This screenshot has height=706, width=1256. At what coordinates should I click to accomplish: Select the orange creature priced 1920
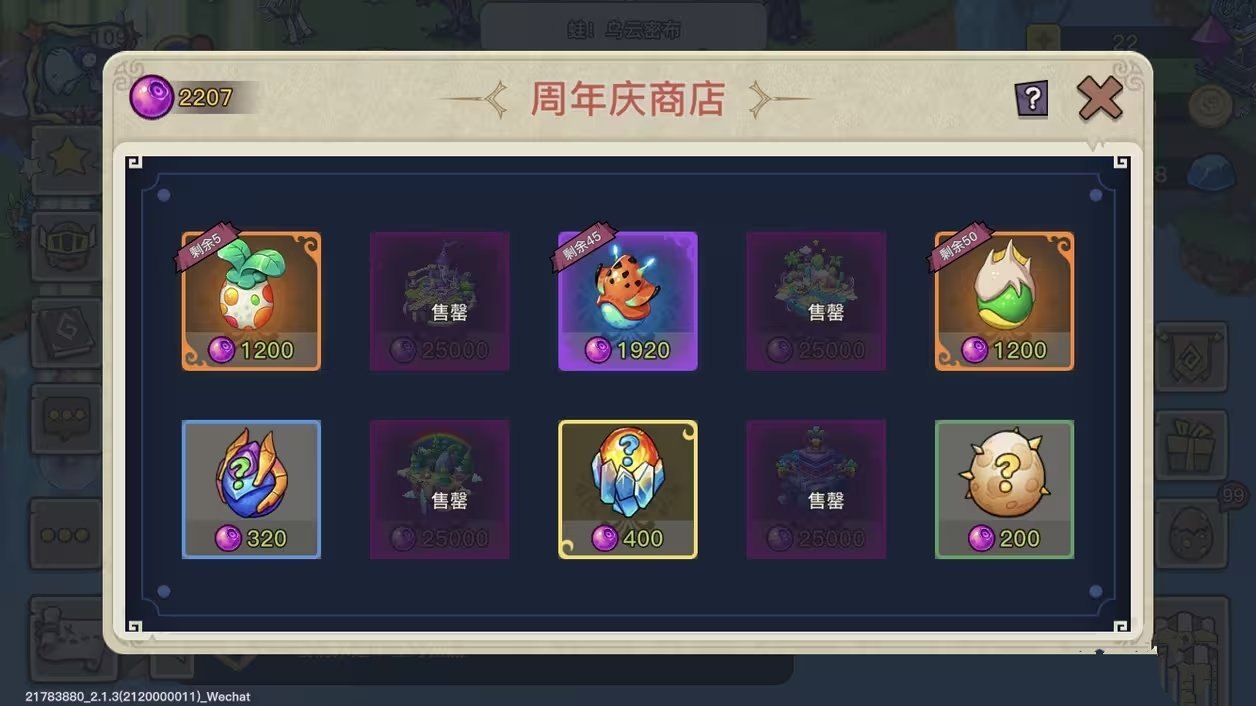[627, 301]
